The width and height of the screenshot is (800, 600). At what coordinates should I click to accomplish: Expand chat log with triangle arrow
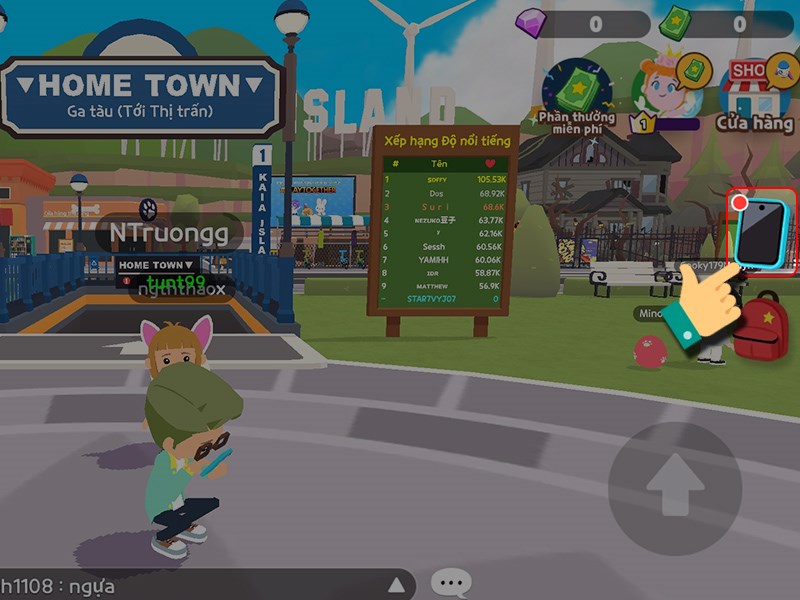pos(397,584)
